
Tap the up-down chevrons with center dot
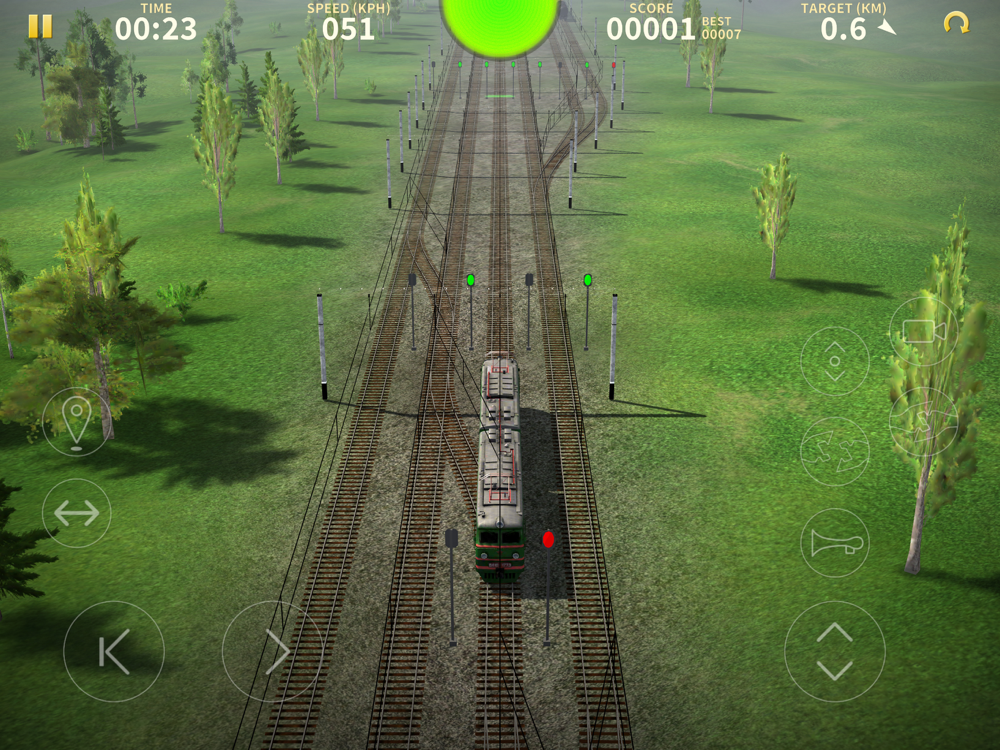tap(834, 361)
